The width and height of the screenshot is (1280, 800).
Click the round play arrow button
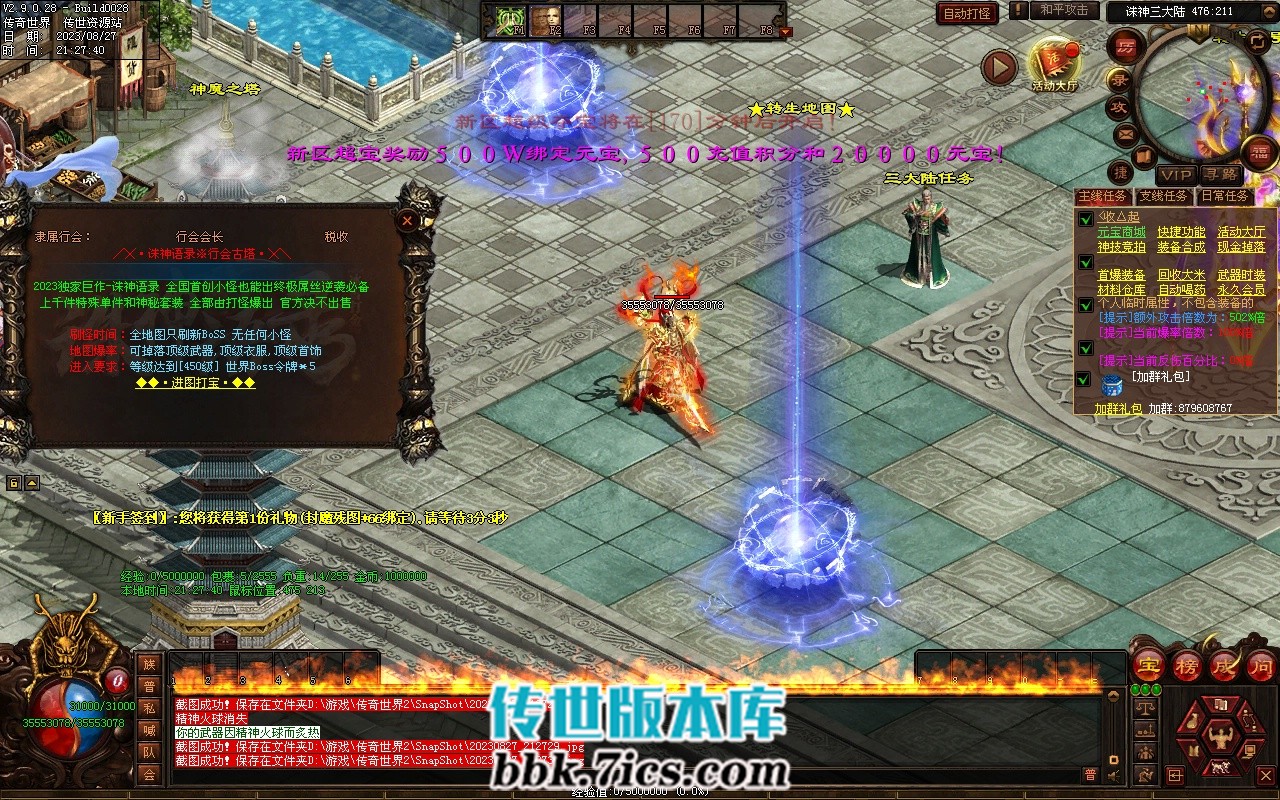coord(998,67)
